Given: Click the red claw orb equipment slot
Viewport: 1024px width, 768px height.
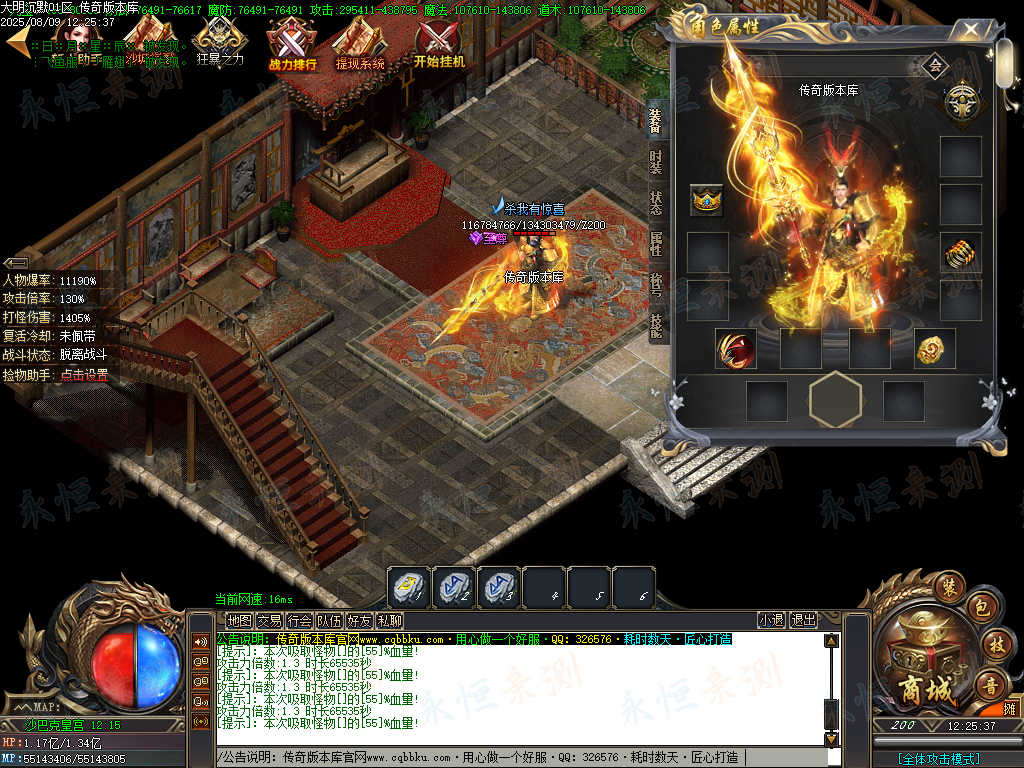Looking at the screenshot, I should (735, 349).
